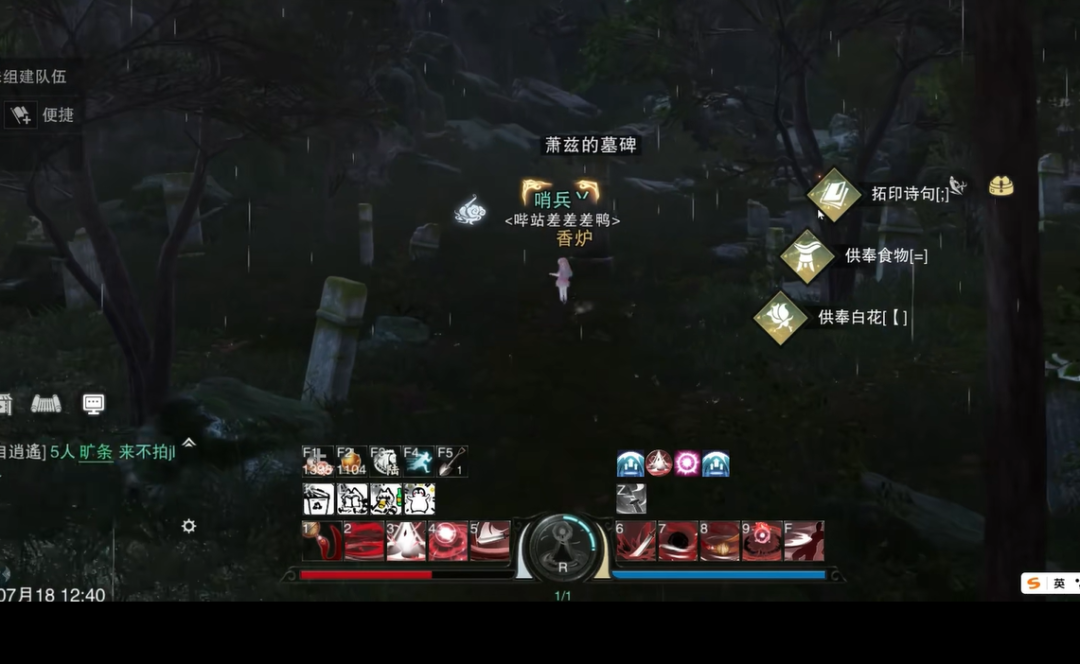Click the chat monitor speech icon
The width and height of the screenshot is (1080, 664).
pyautogui.click(x=93, y=404)
